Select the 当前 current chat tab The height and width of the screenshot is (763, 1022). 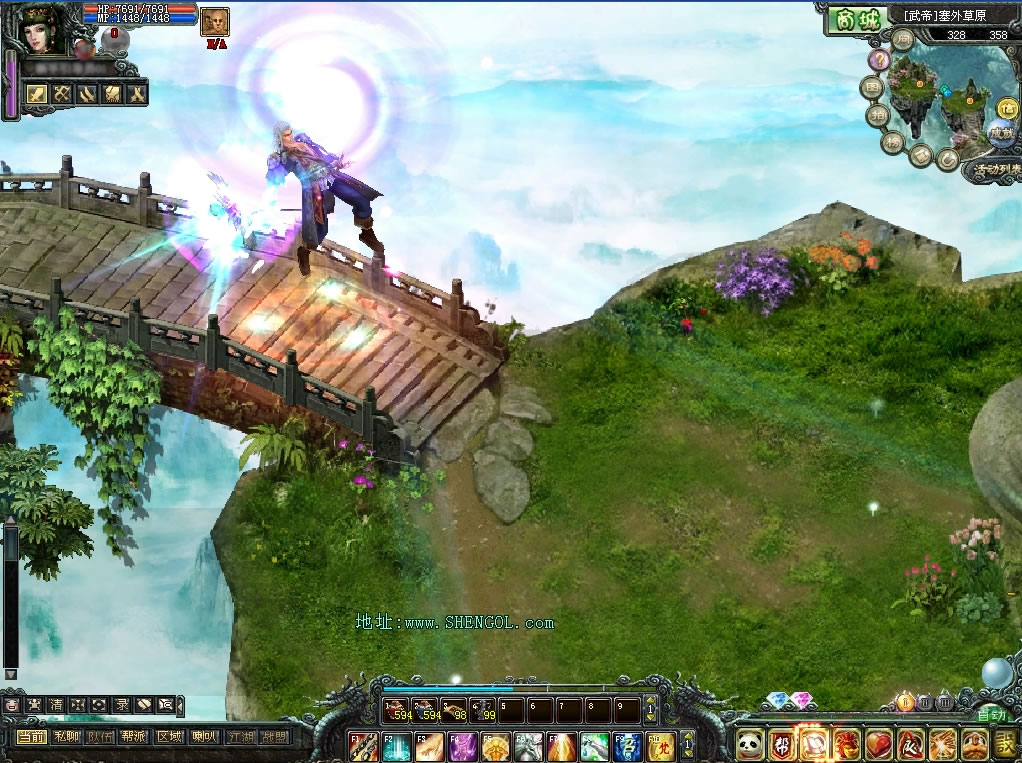(x=32, y=736)
